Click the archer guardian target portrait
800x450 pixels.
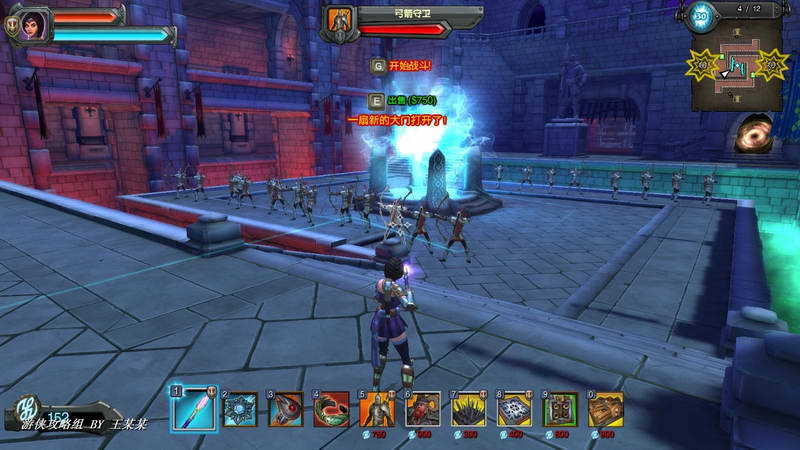[340, 23]
